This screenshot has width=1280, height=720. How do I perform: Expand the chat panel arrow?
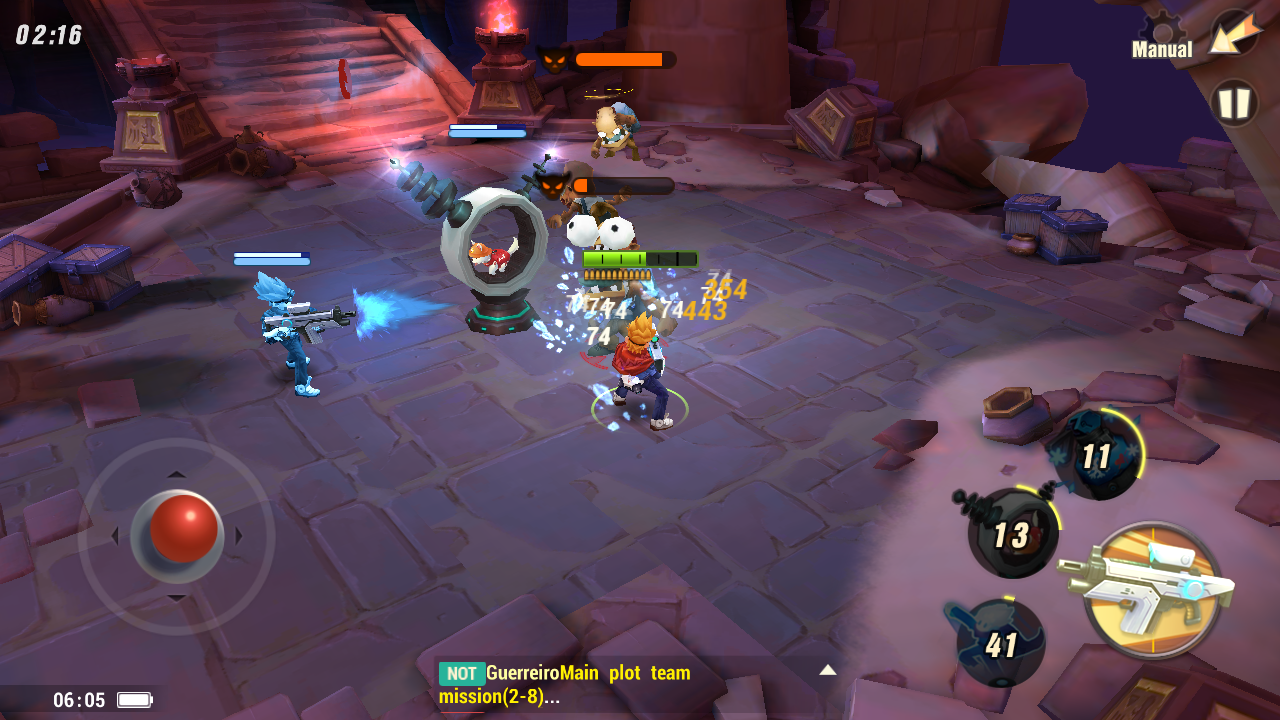pyautogui.click(x=827, y=670)
